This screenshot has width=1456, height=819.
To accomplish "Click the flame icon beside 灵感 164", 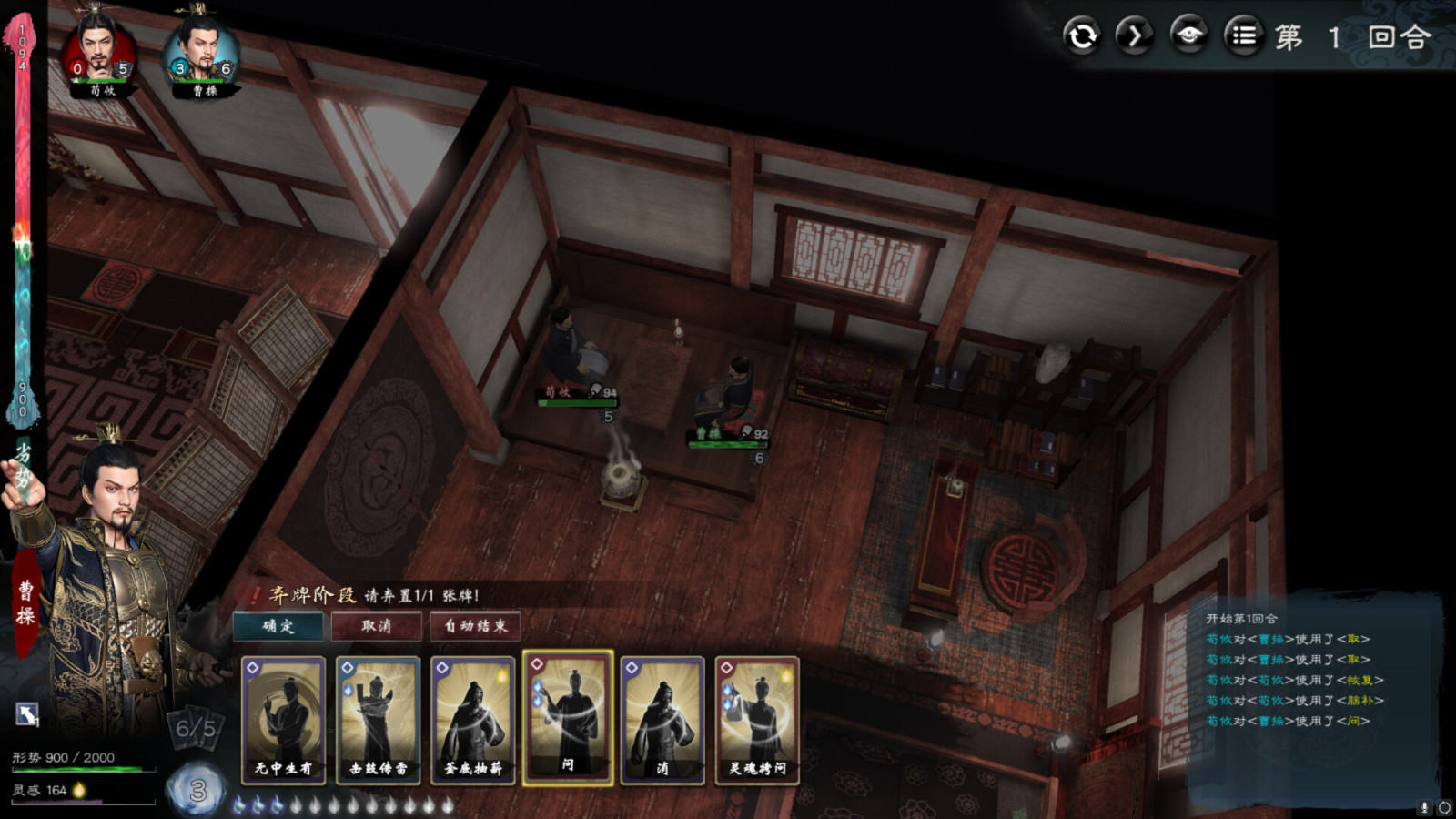I will click(x=80, y=790).
